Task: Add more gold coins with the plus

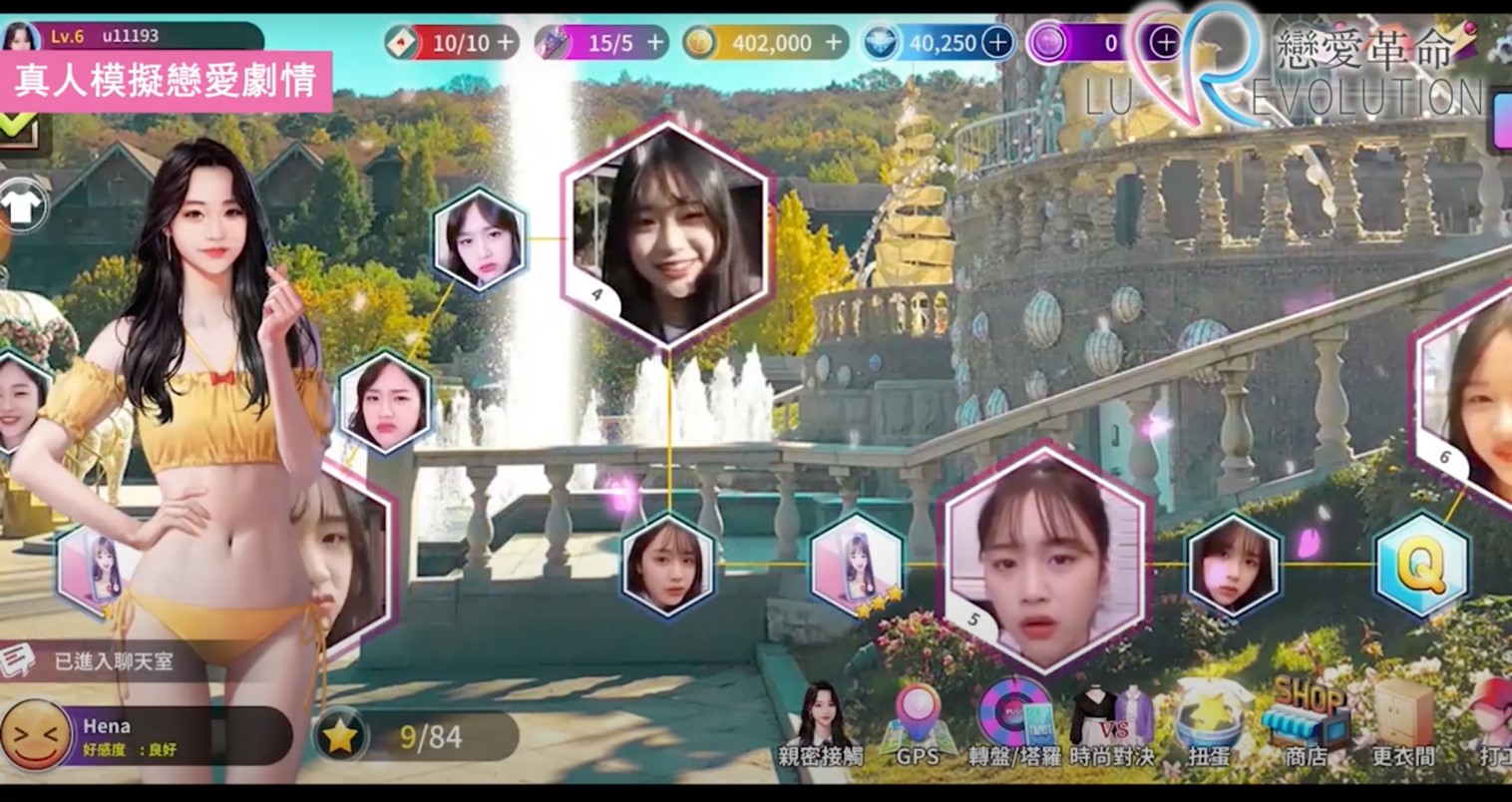Action: pos(835,43)
